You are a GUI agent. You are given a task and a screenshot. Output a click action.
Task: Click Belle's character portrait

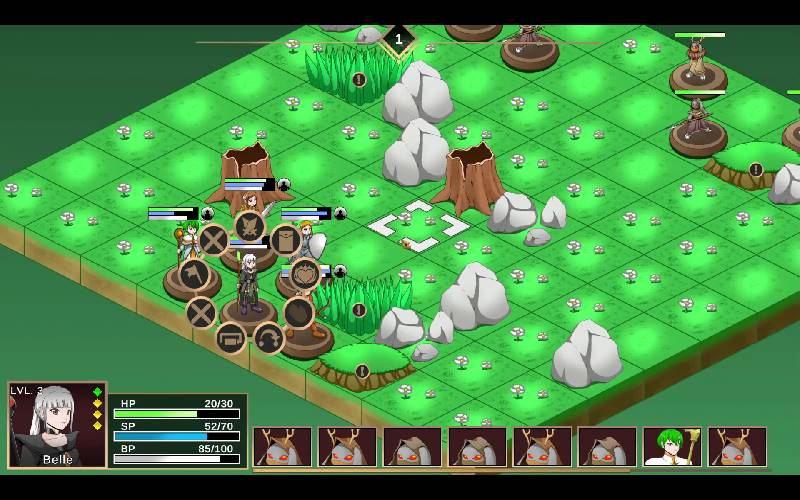tap(57, 424)
